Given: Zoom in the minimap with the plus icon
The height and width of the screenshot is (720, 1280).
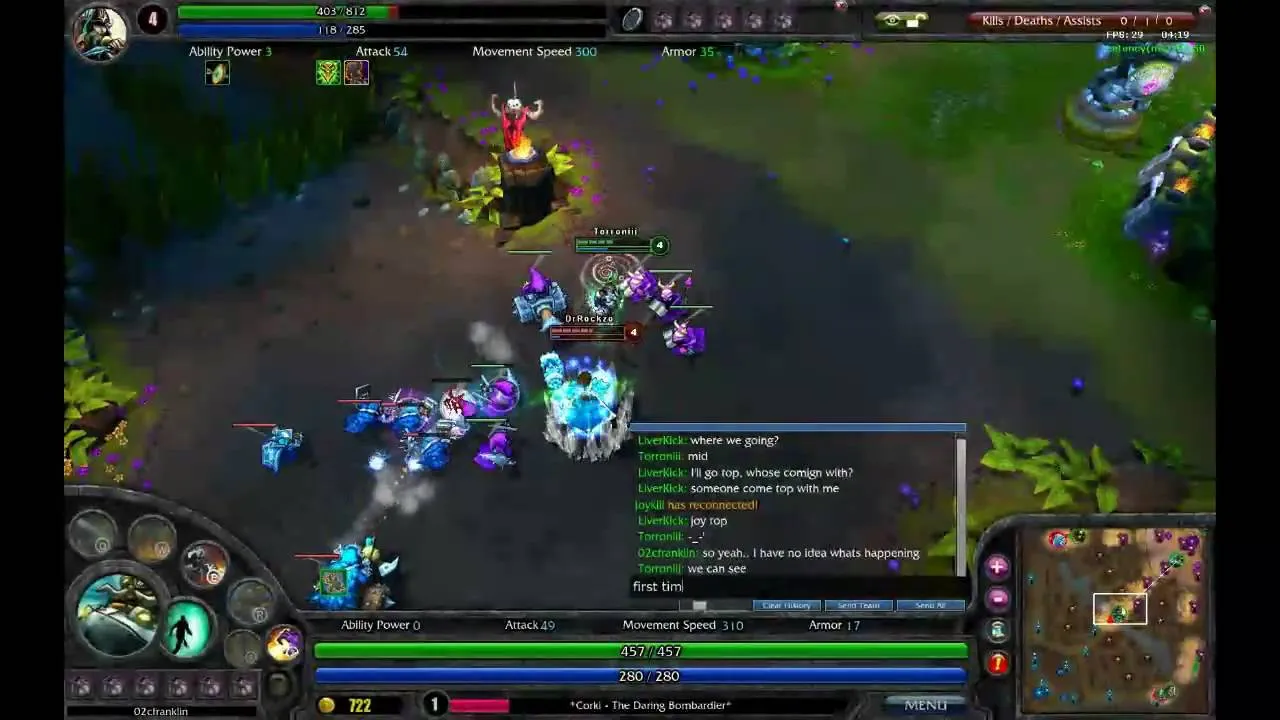Looking at the screenshot, I should point(997,567).
